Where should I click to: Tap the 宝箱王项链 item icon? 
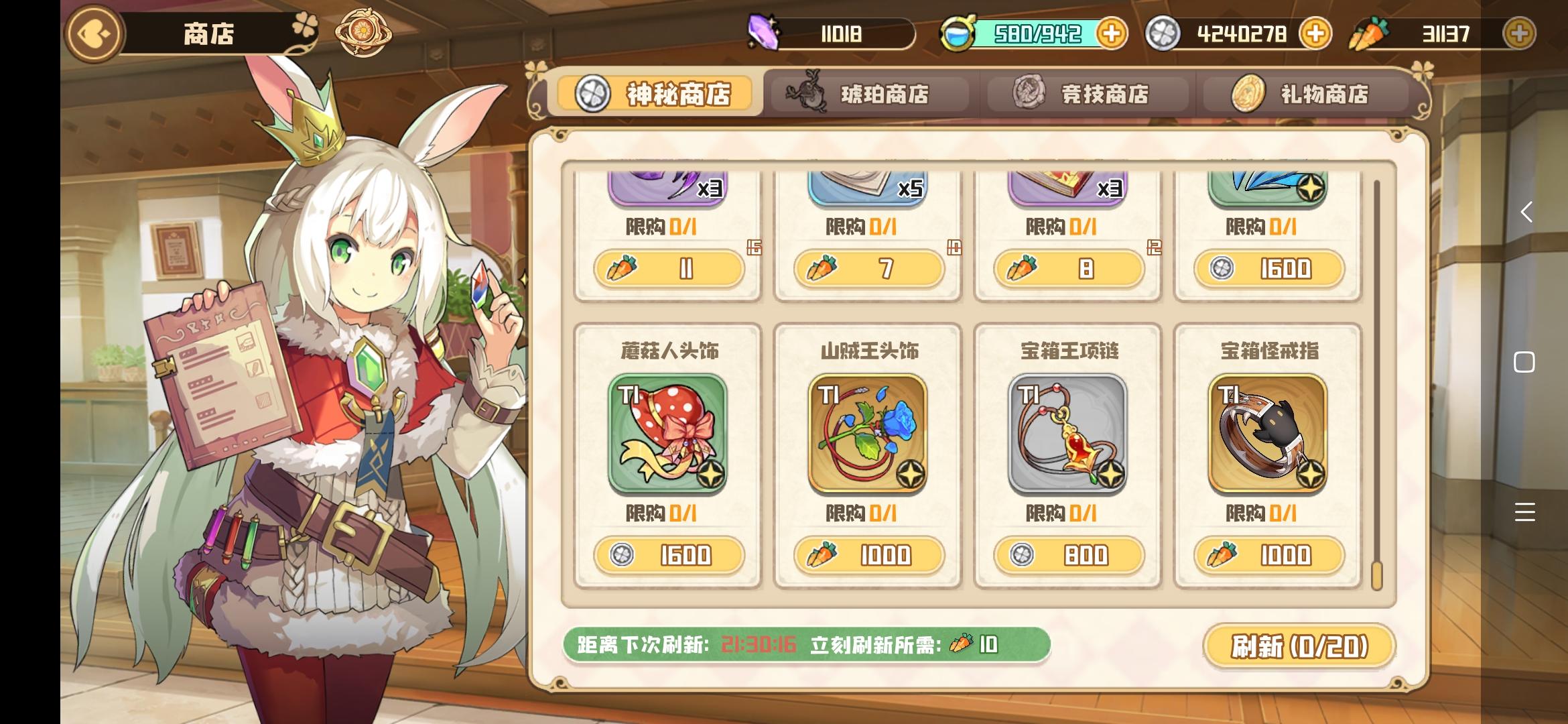coord(1067,432)
